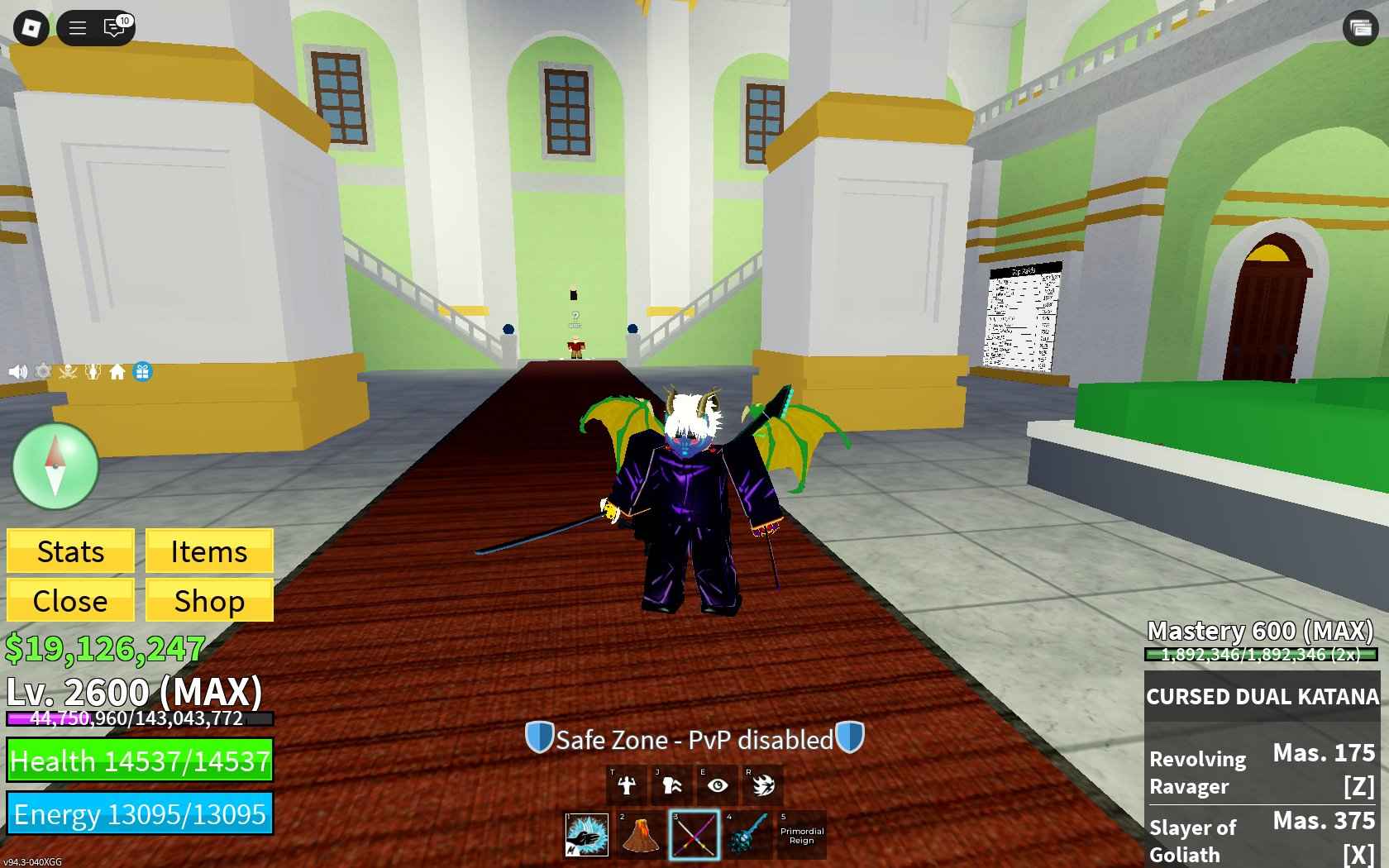This screenshot has height=868, width=1389.
Task: Activate the E observation eye ability
Action: [718, 785]
